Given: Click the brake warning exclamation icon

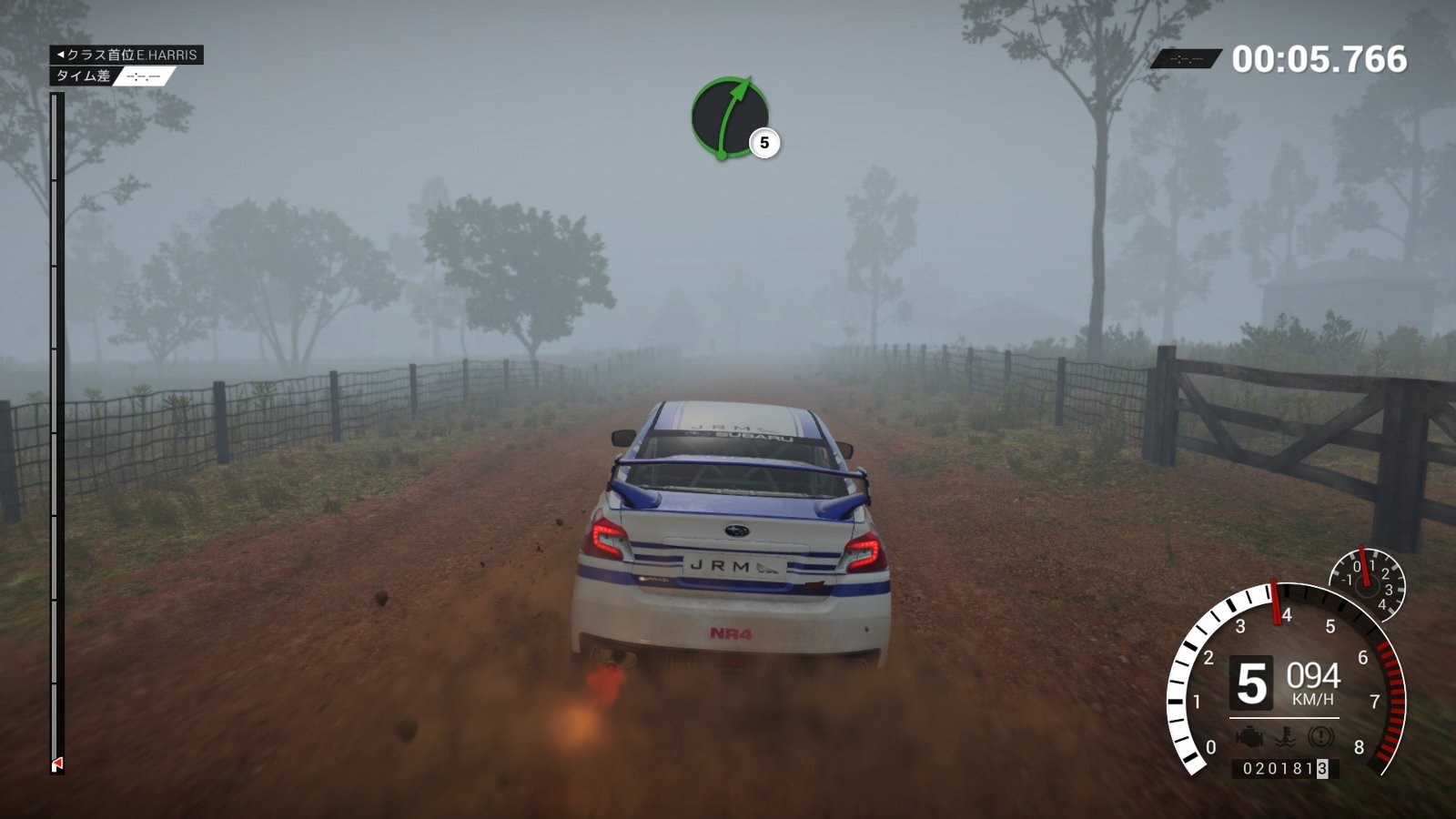Looking at the screenshot, I should 1320,736.
